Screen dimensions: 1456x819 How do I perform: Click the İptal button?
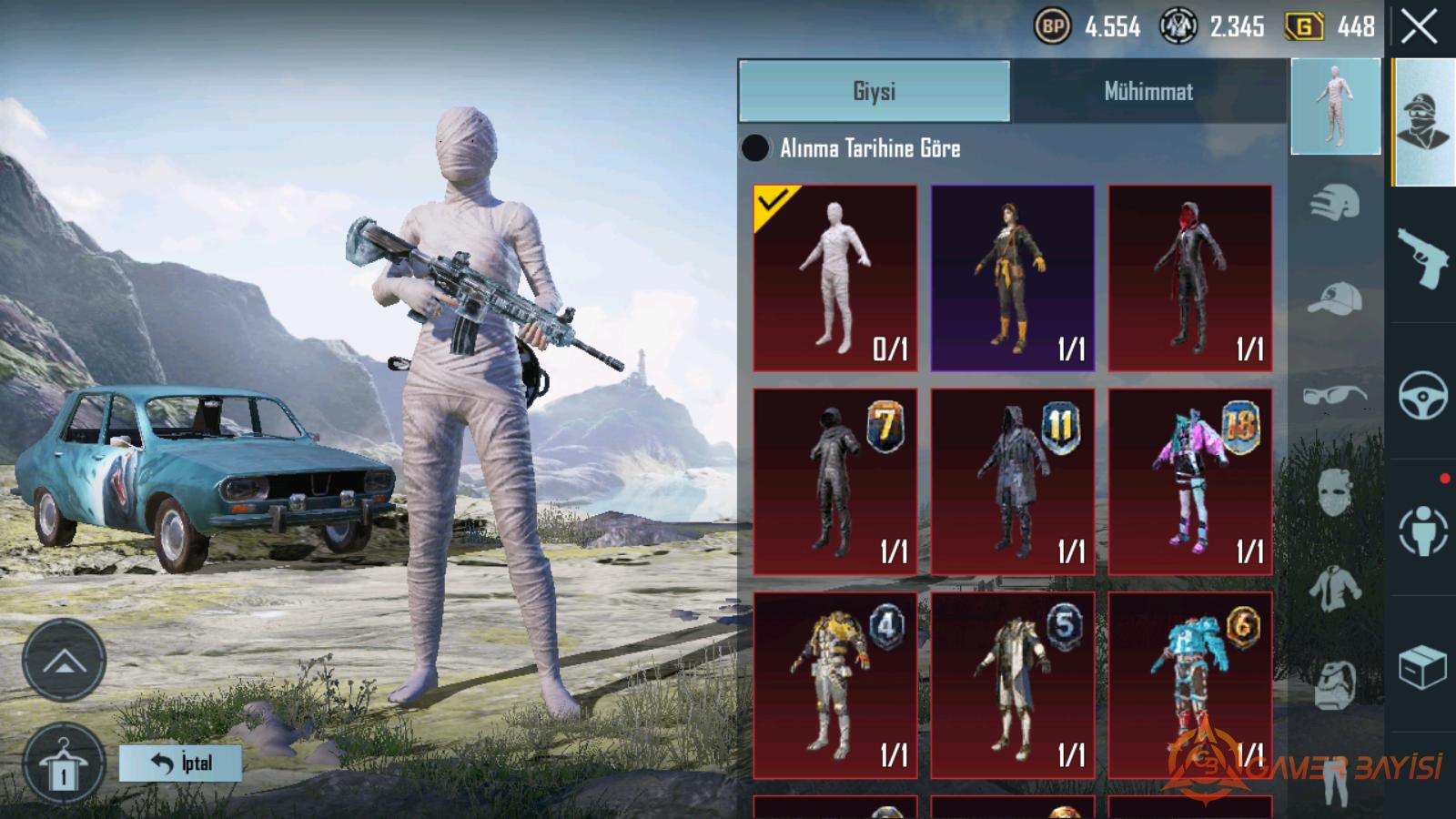tap(180, 763)
